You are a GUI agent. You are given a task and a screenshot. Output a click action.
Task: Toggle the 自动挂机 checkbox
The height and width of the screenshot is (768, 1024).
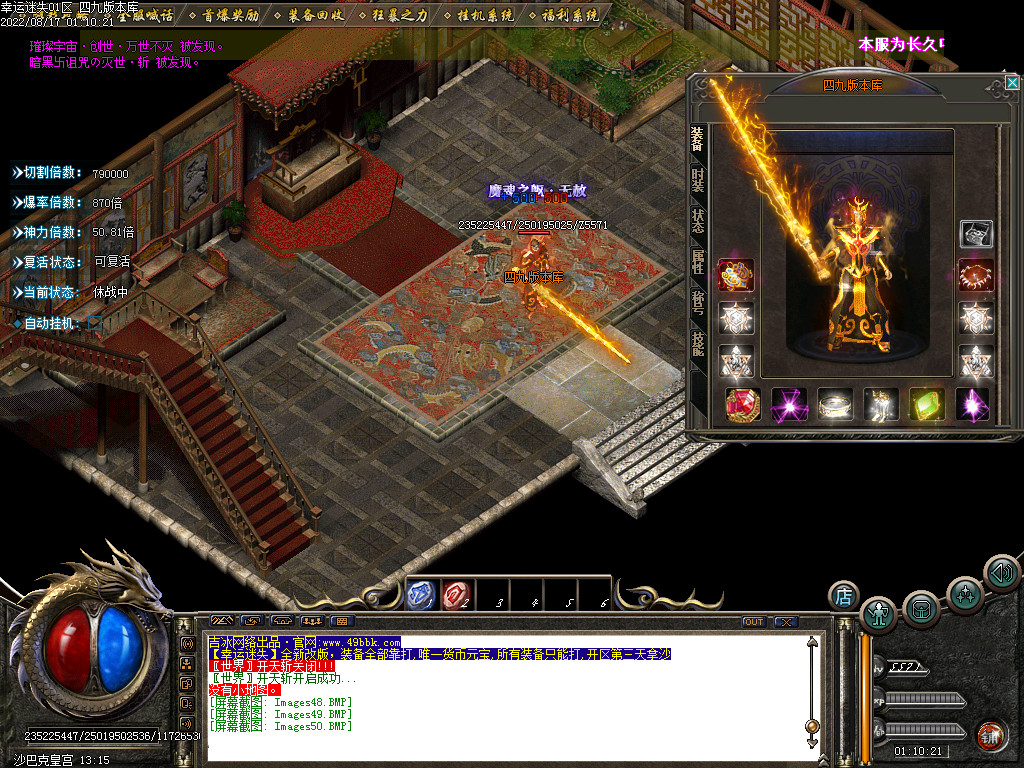click(95, 323)
